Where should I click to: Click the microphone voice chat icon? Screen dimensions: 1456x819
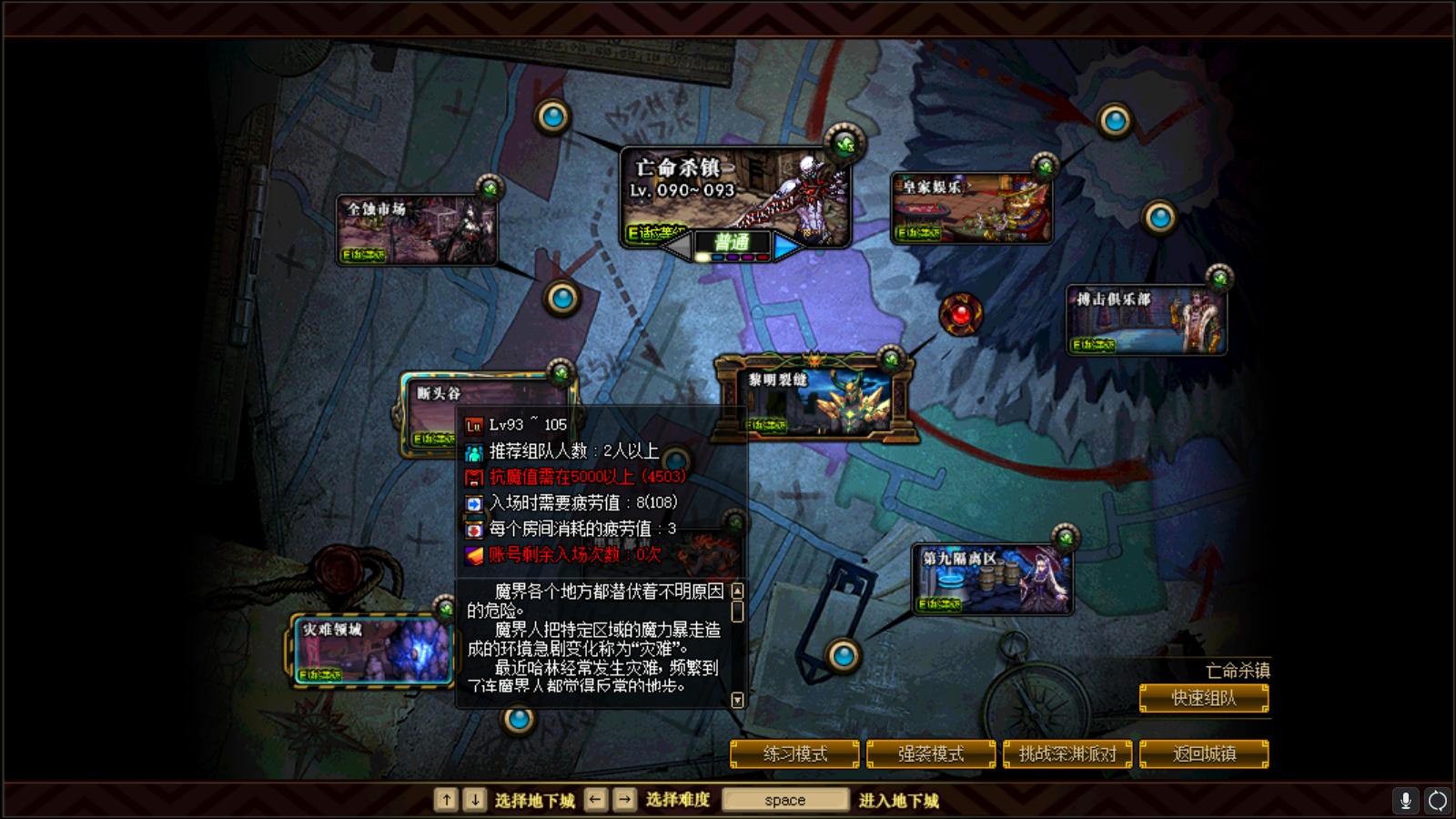click(1408, 799)
